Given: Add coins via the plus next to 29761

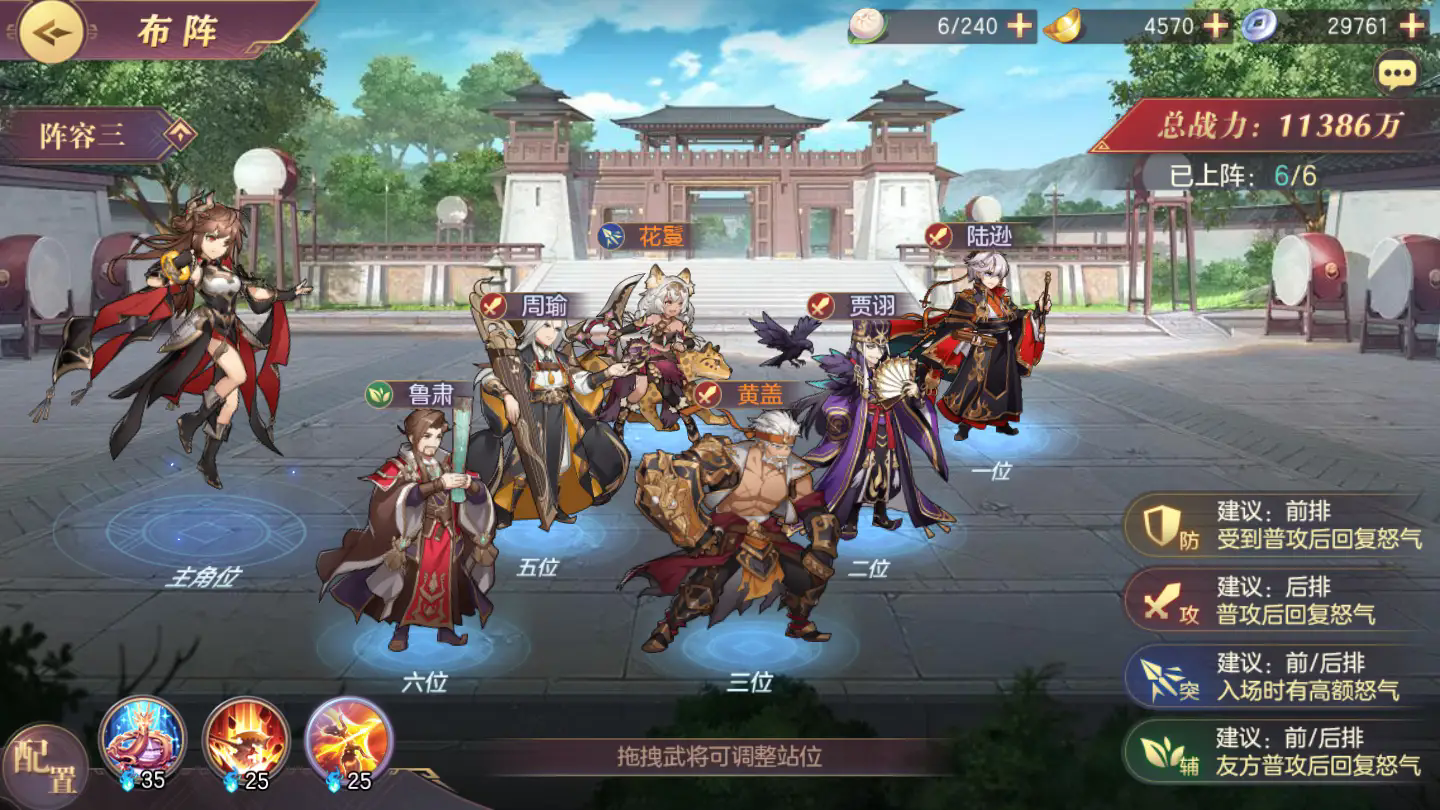Looking at the screenshot, I should [1411, 26].
